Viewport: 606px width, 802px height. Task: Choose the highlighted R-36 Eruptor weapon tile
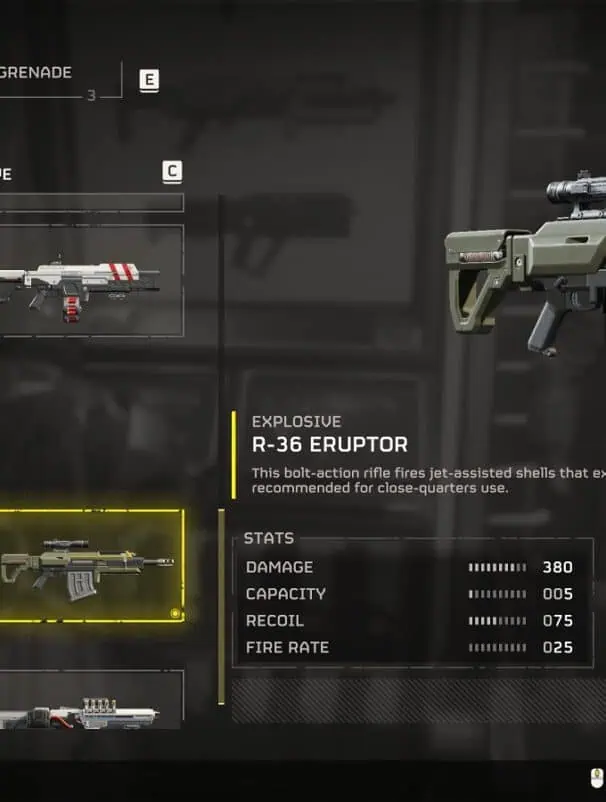(x=90, y=565)
